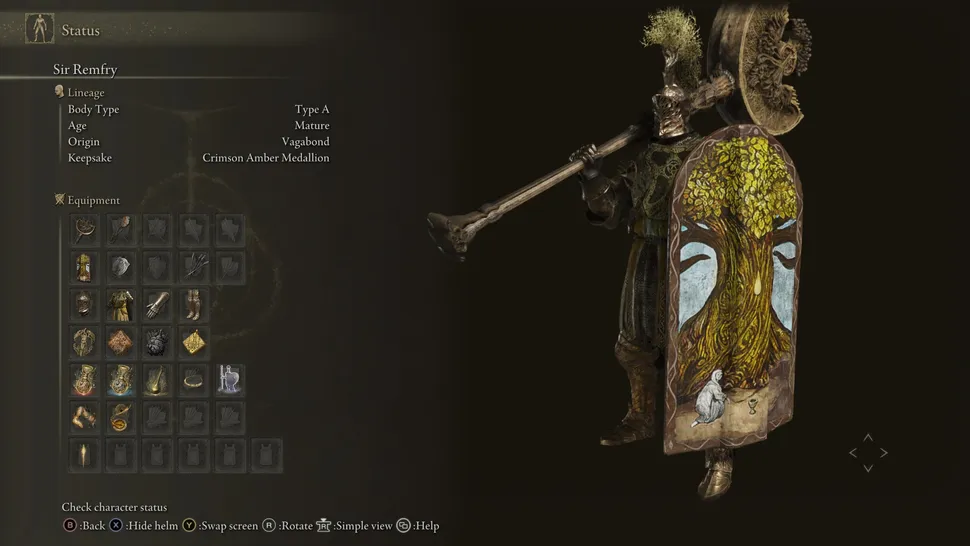
Task: Select the arrows ammunition slot
Action: [x=193, y=267]
